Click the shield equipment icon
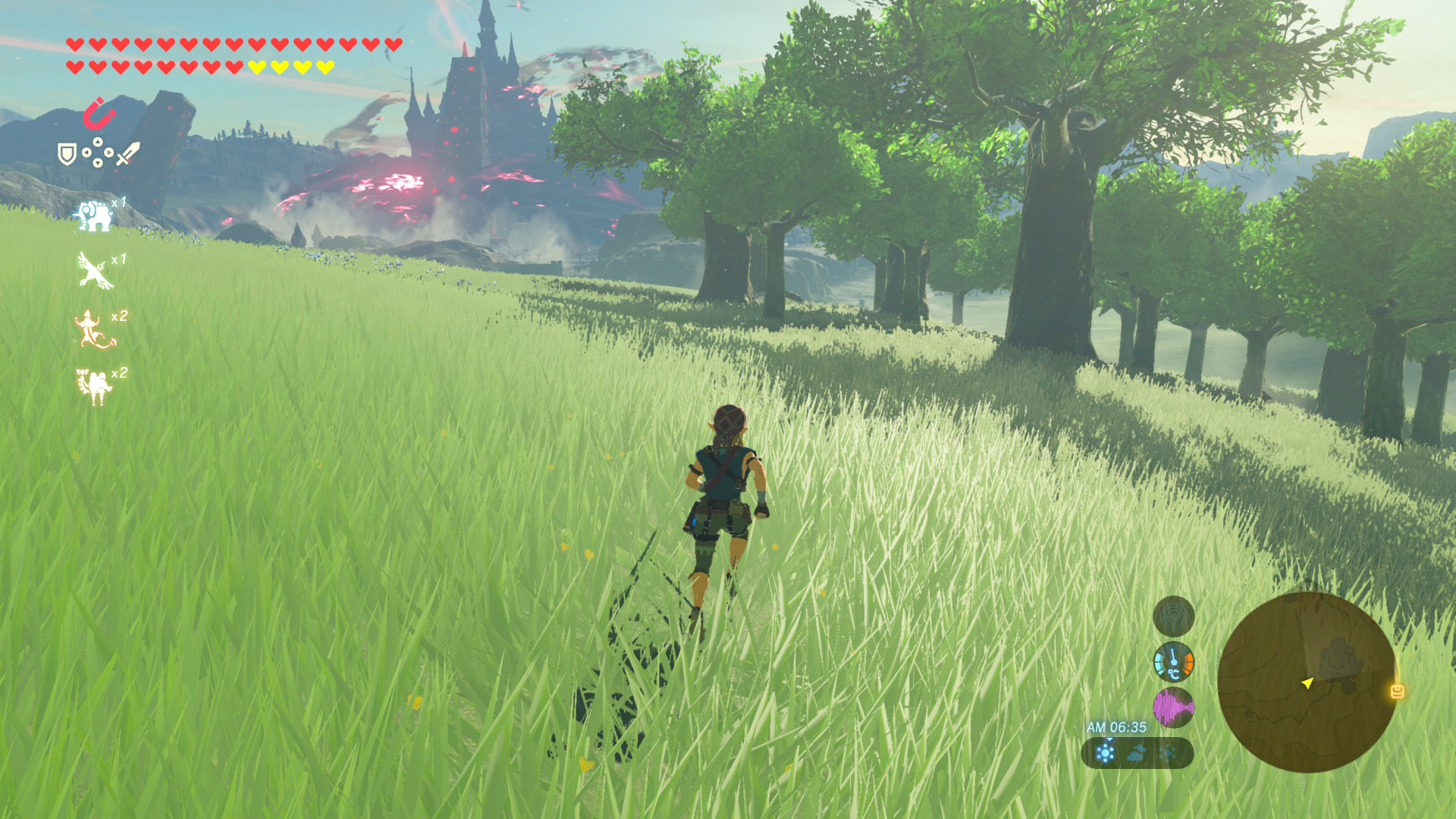 (x=67, y=155)
